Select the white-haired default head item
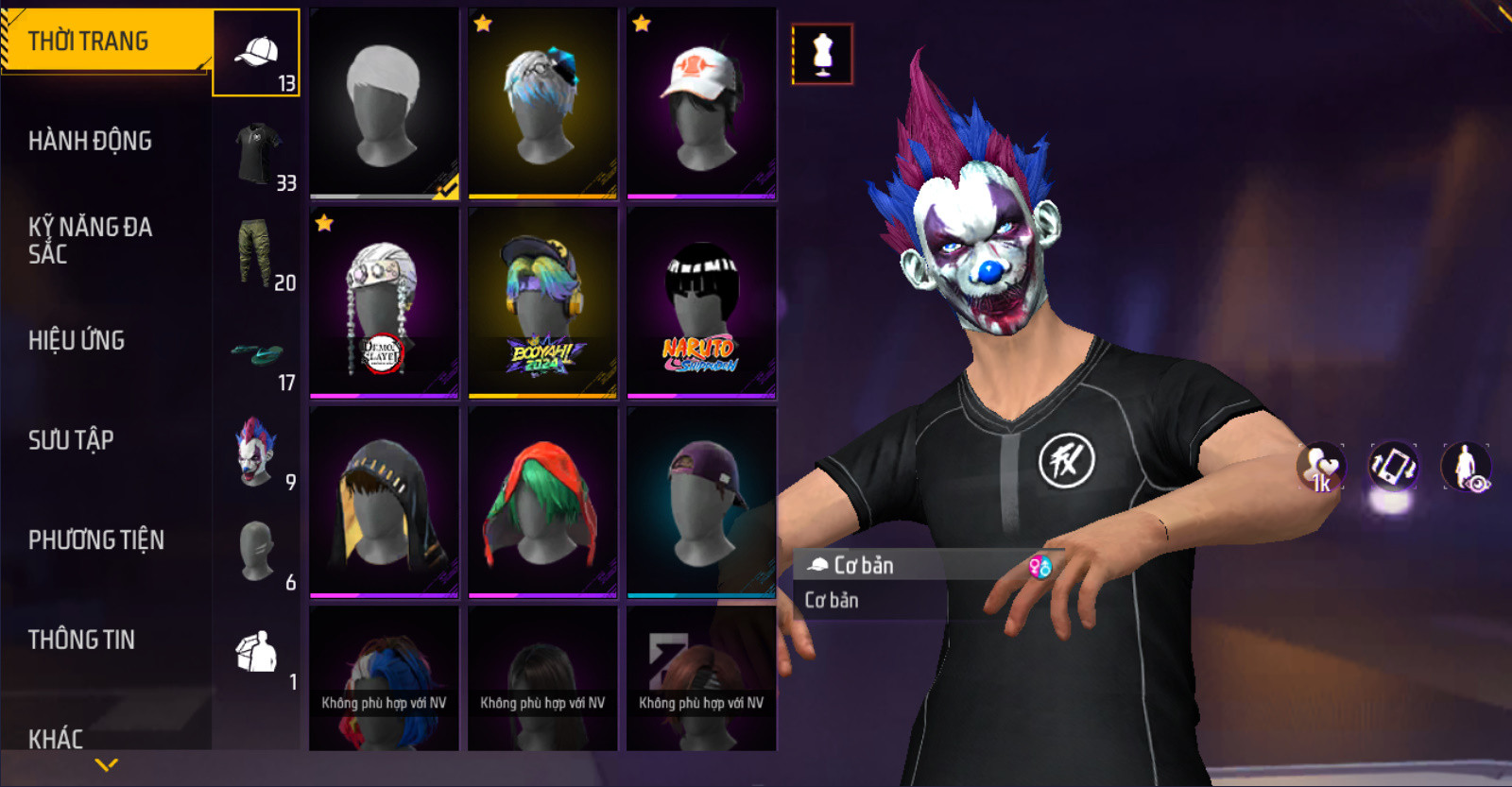 pyautogui.click(x=384, y=104)
